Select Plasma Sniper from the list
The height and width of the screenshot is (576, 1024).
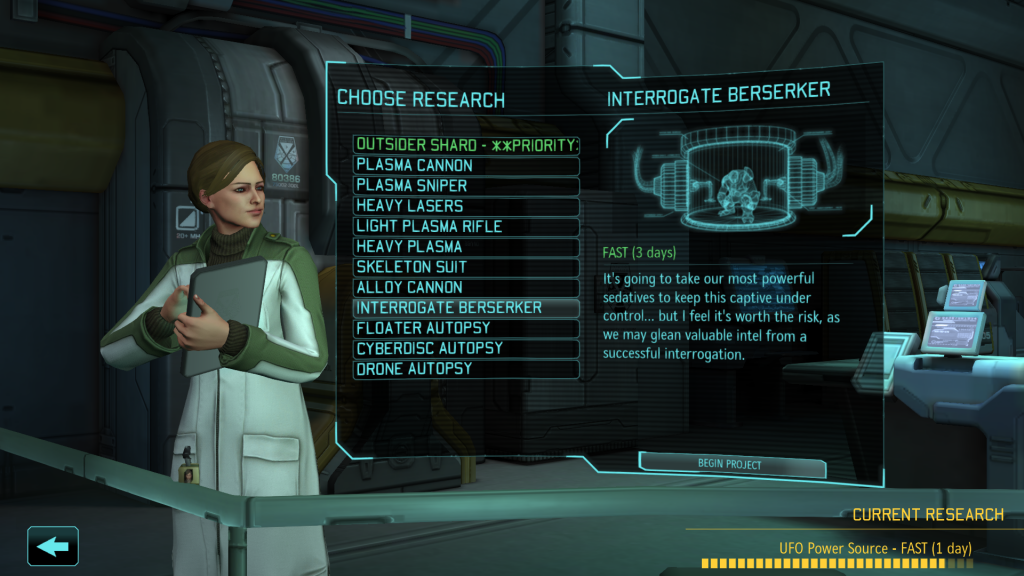(466, 186)
